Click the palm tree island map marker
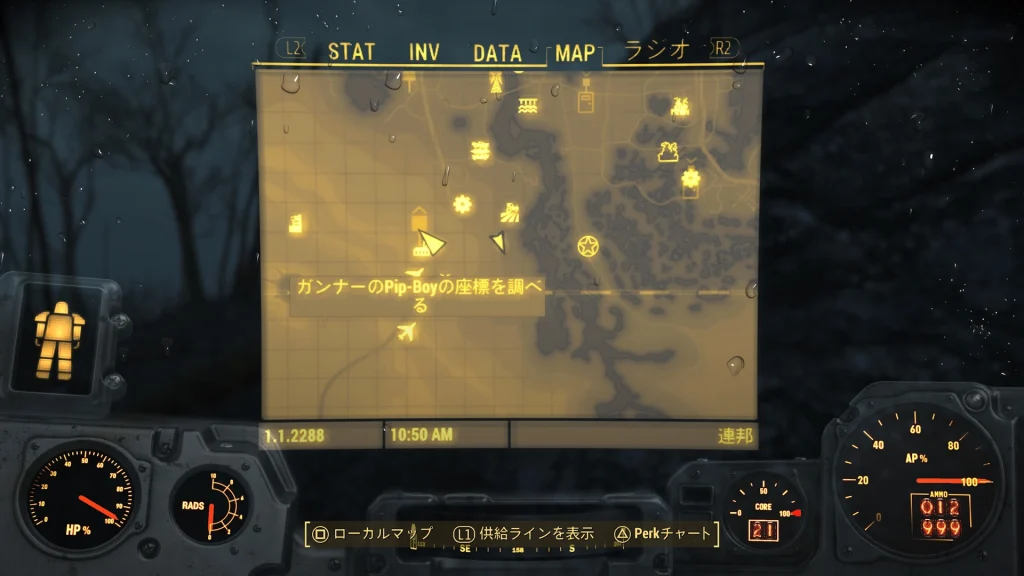 (668, 152)
